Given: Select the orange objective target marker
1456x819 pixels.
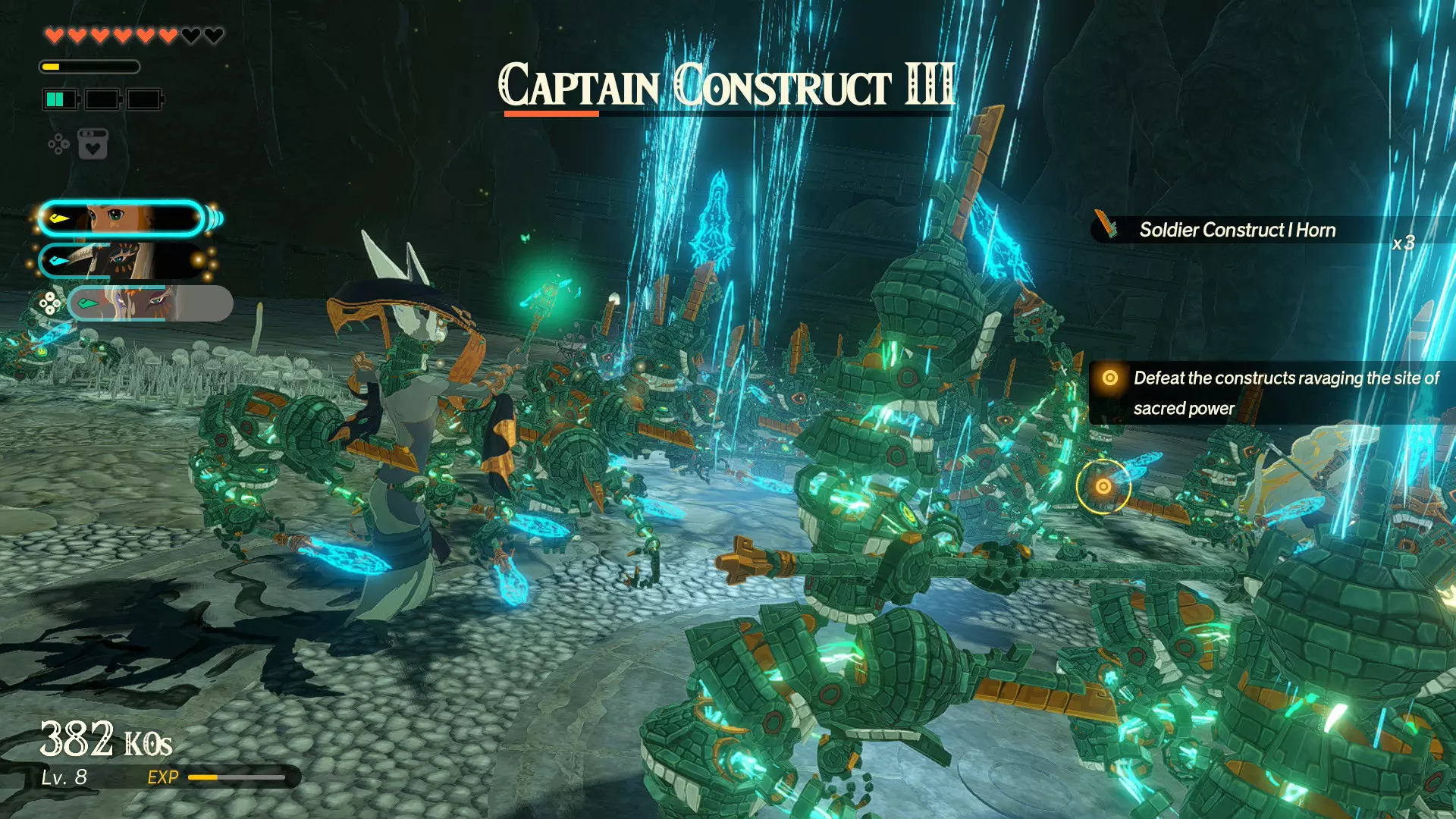Looking at the screenshot, I should click(x=1103, y=486).
